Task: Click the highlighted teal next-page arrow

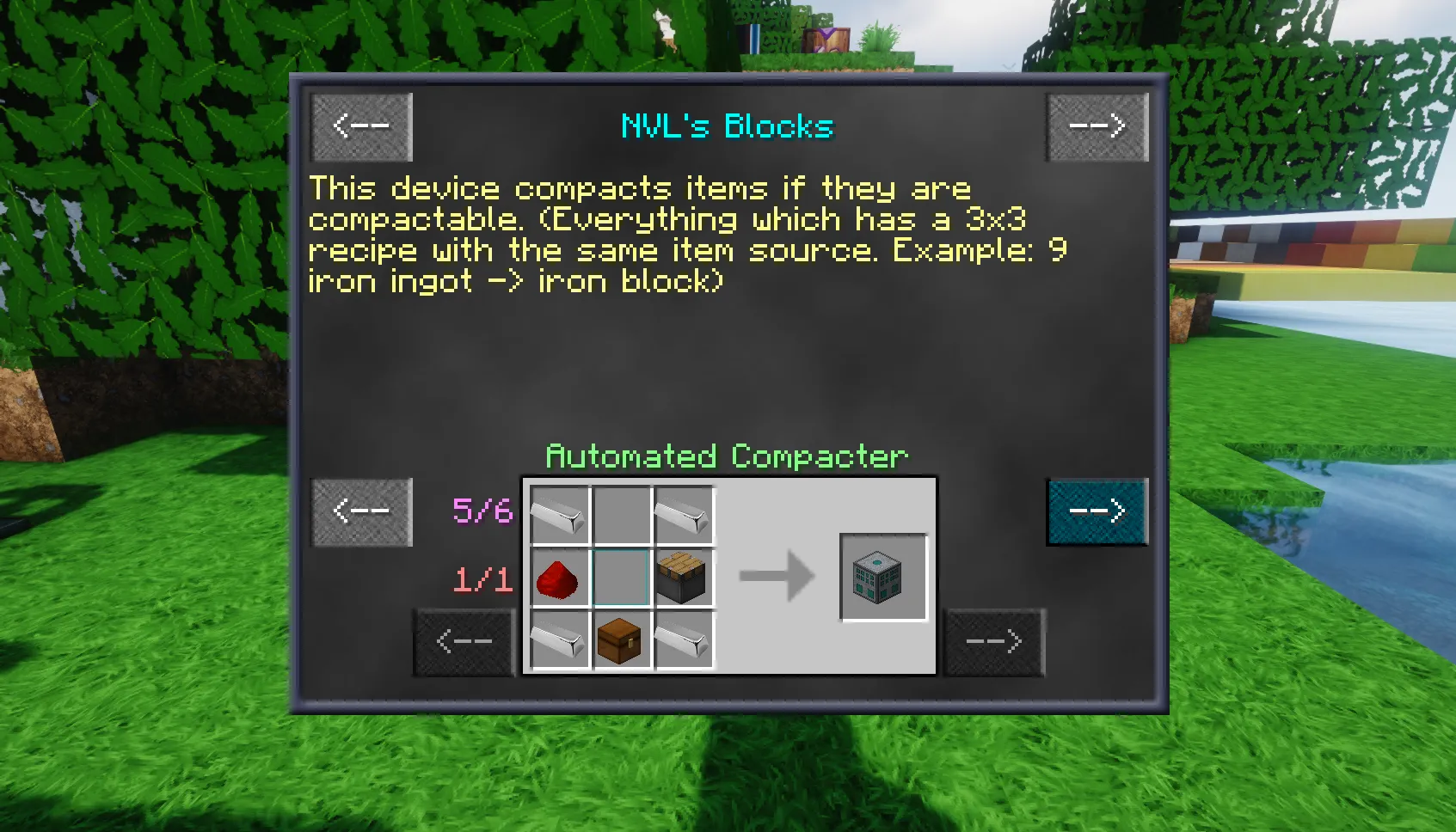Action: click(1096, 510)
